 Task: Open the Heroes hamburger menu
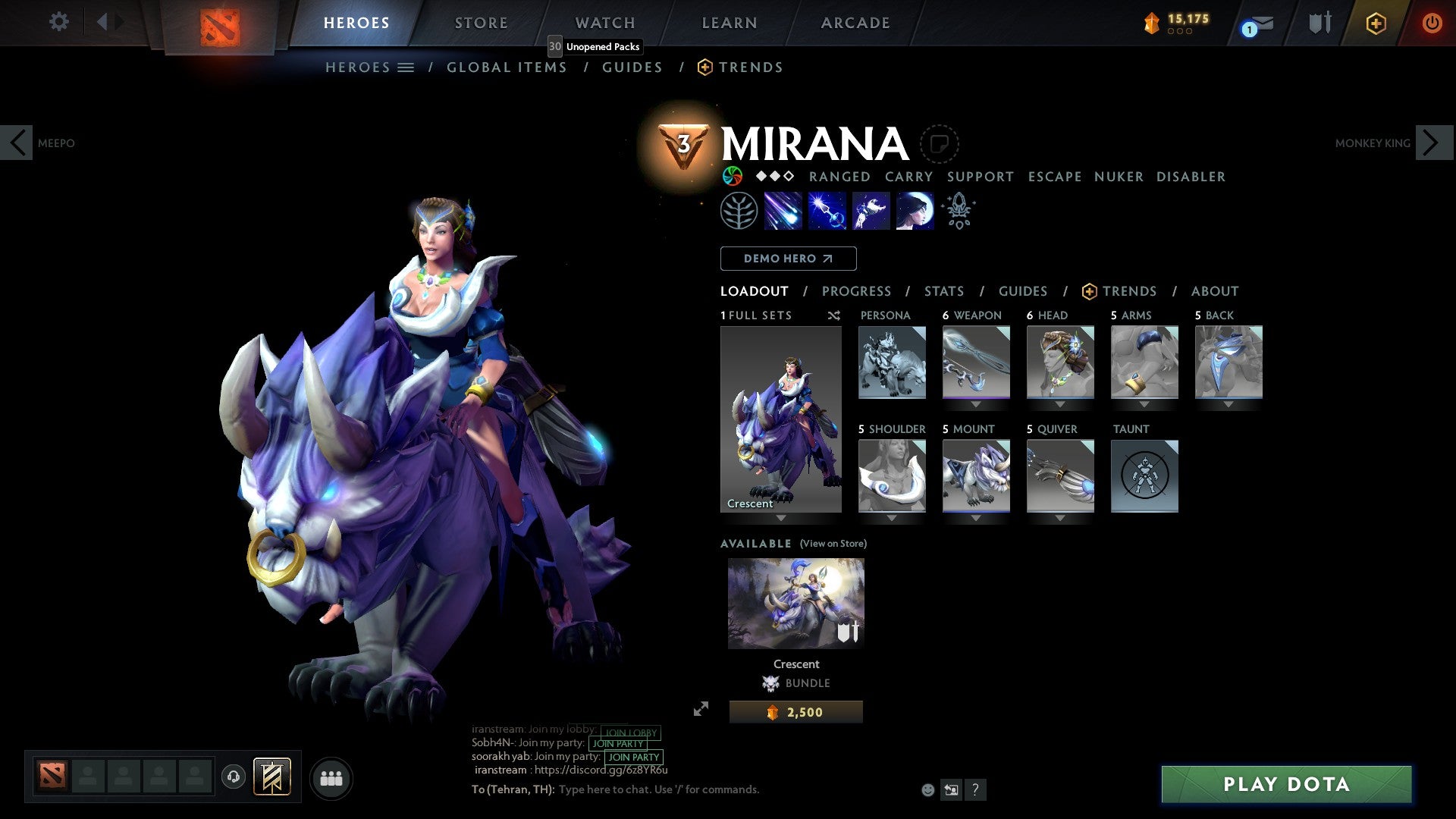(x=406, y=67)
